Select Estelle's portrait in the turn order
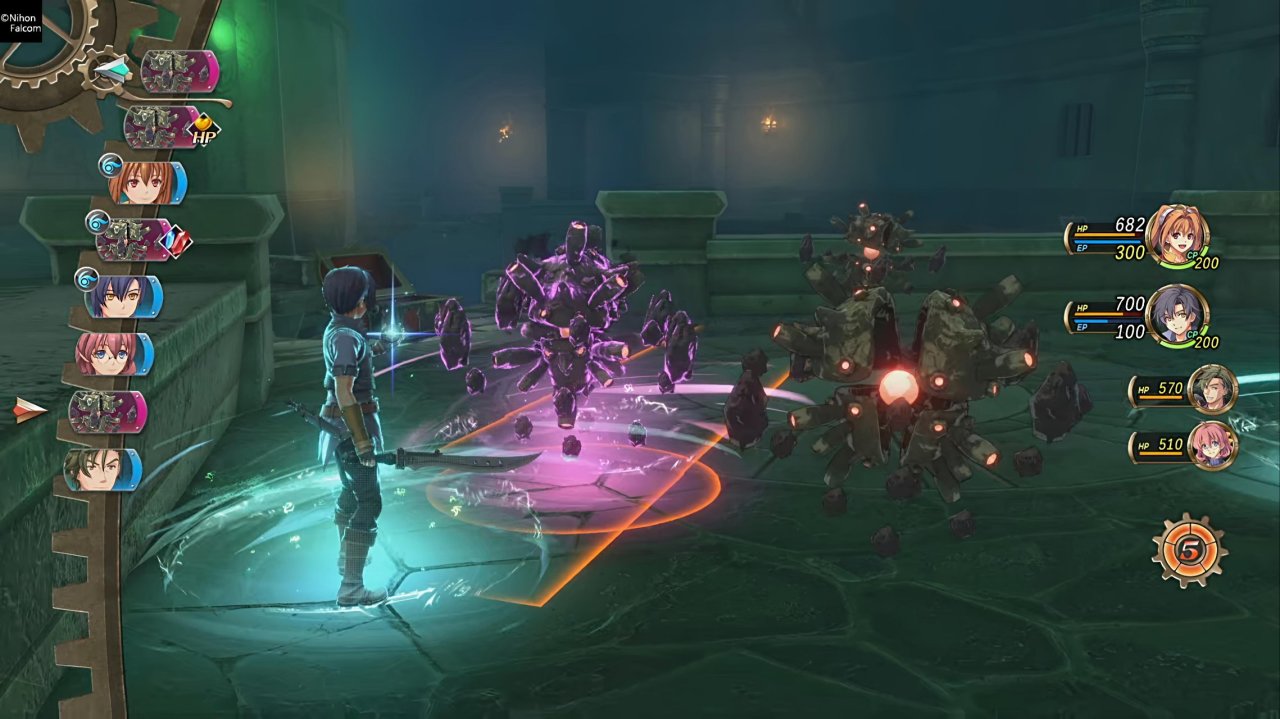 click(146, 183)
